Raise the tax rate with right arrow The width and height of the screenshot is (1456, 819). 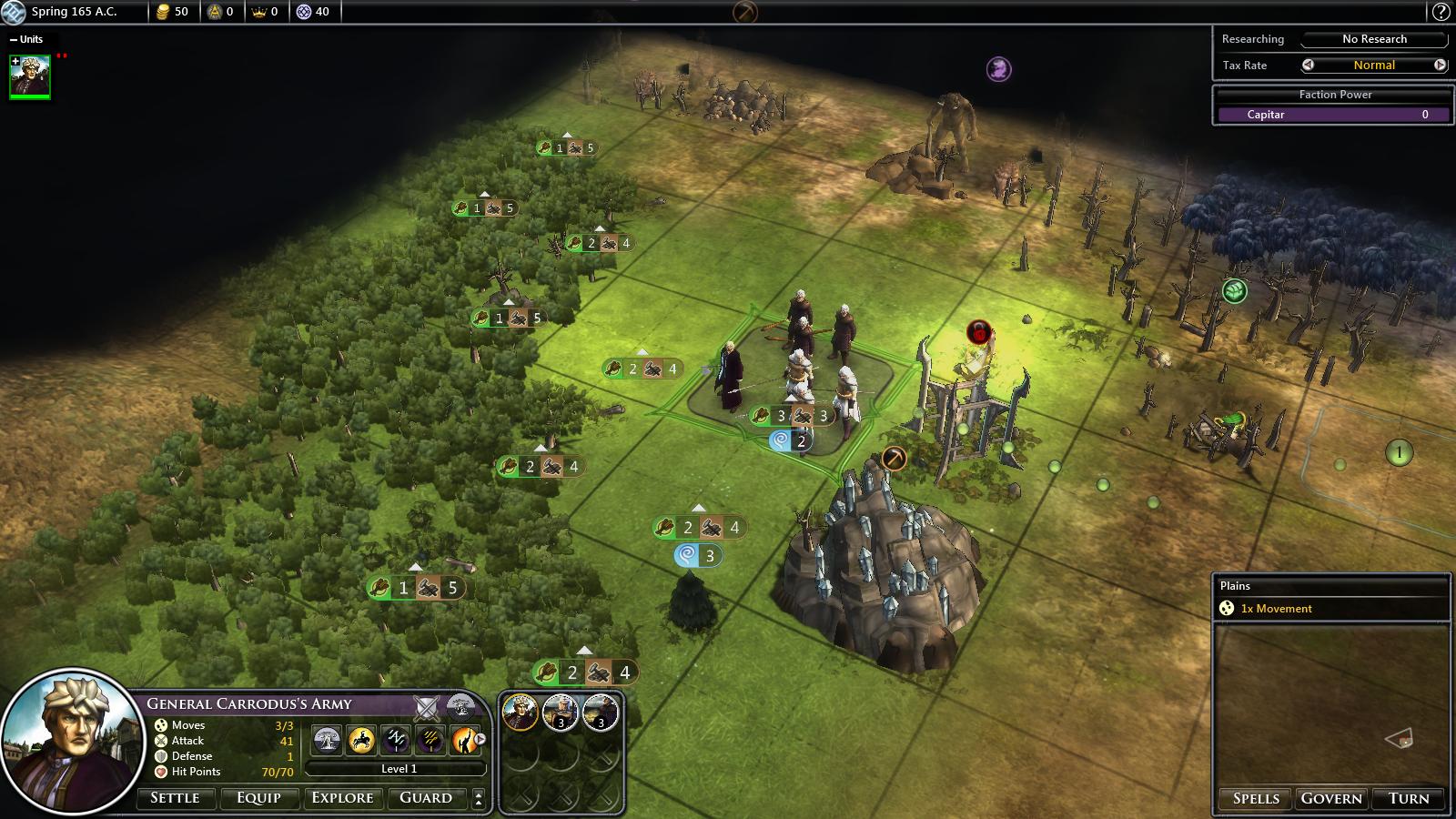1440,65
